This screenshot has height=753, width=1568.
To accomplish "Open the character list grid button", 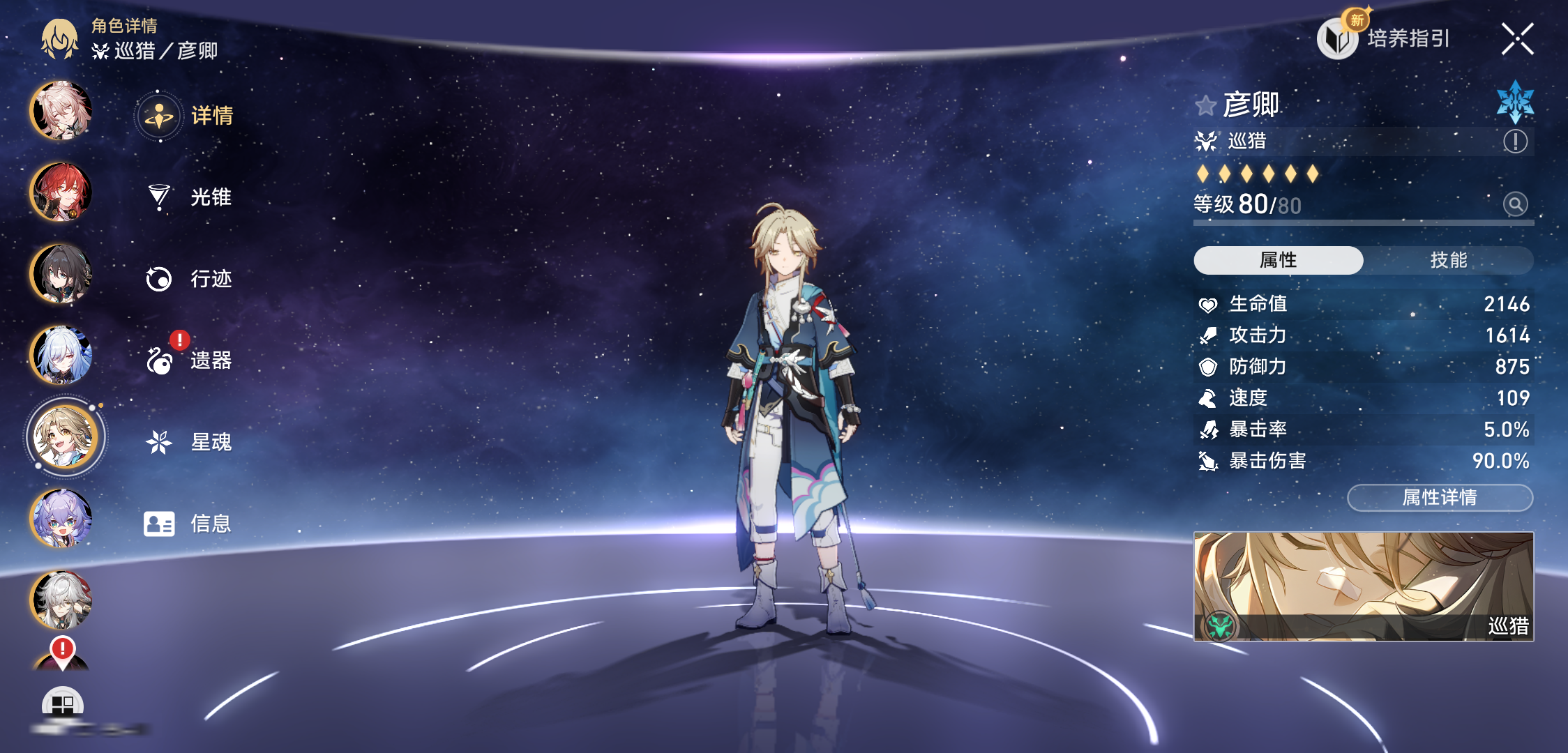I will pyautogui.click(x=63, y=704).
